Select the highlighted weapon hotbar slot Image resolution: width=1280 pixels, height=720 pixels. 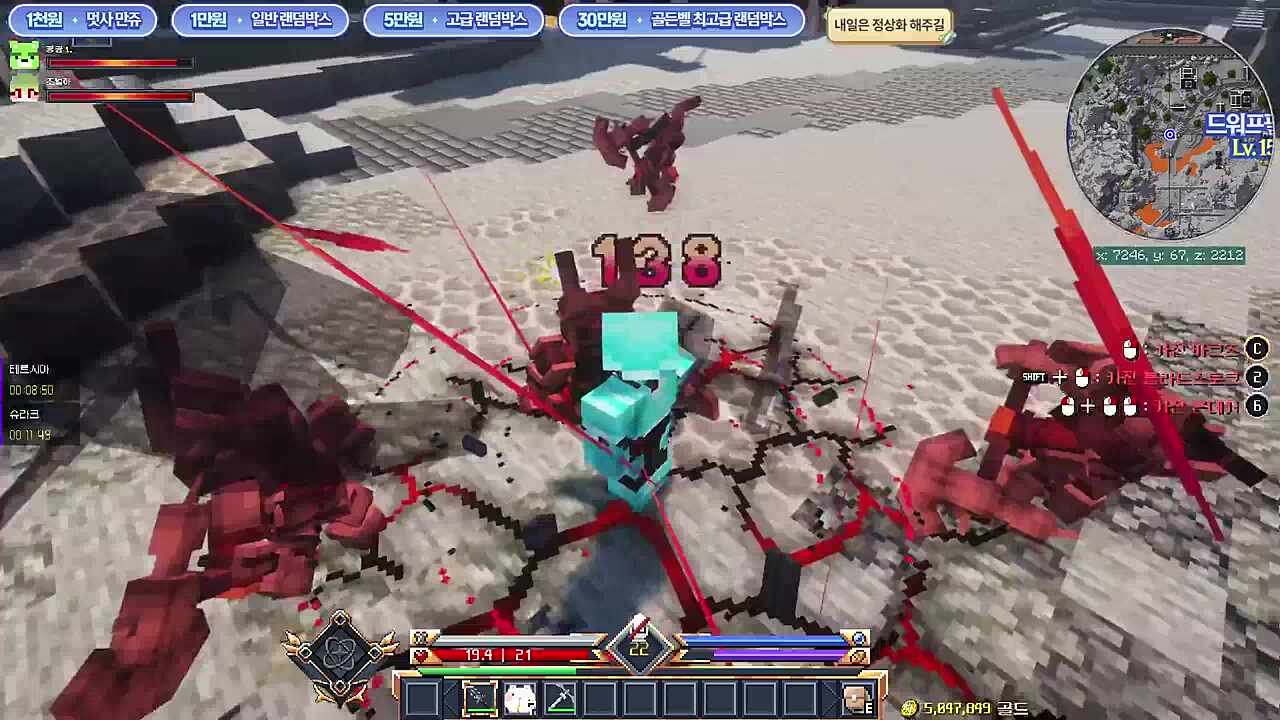[x=479, y=698]
